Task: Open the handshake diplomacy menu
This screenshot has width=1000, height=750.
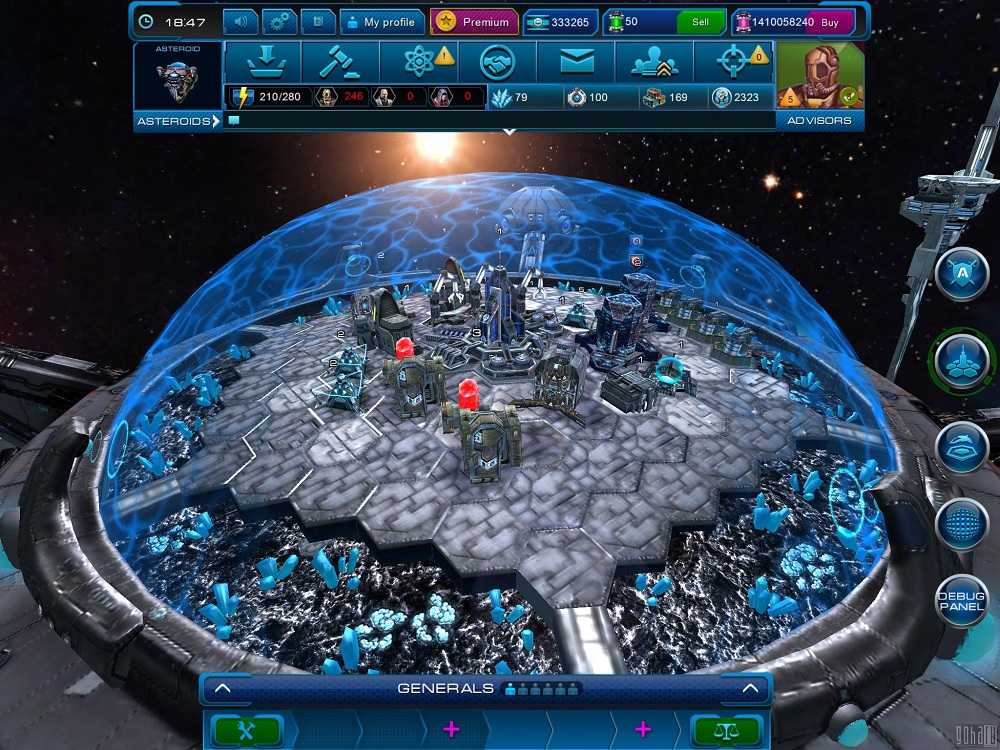Action: click(497, 62)
